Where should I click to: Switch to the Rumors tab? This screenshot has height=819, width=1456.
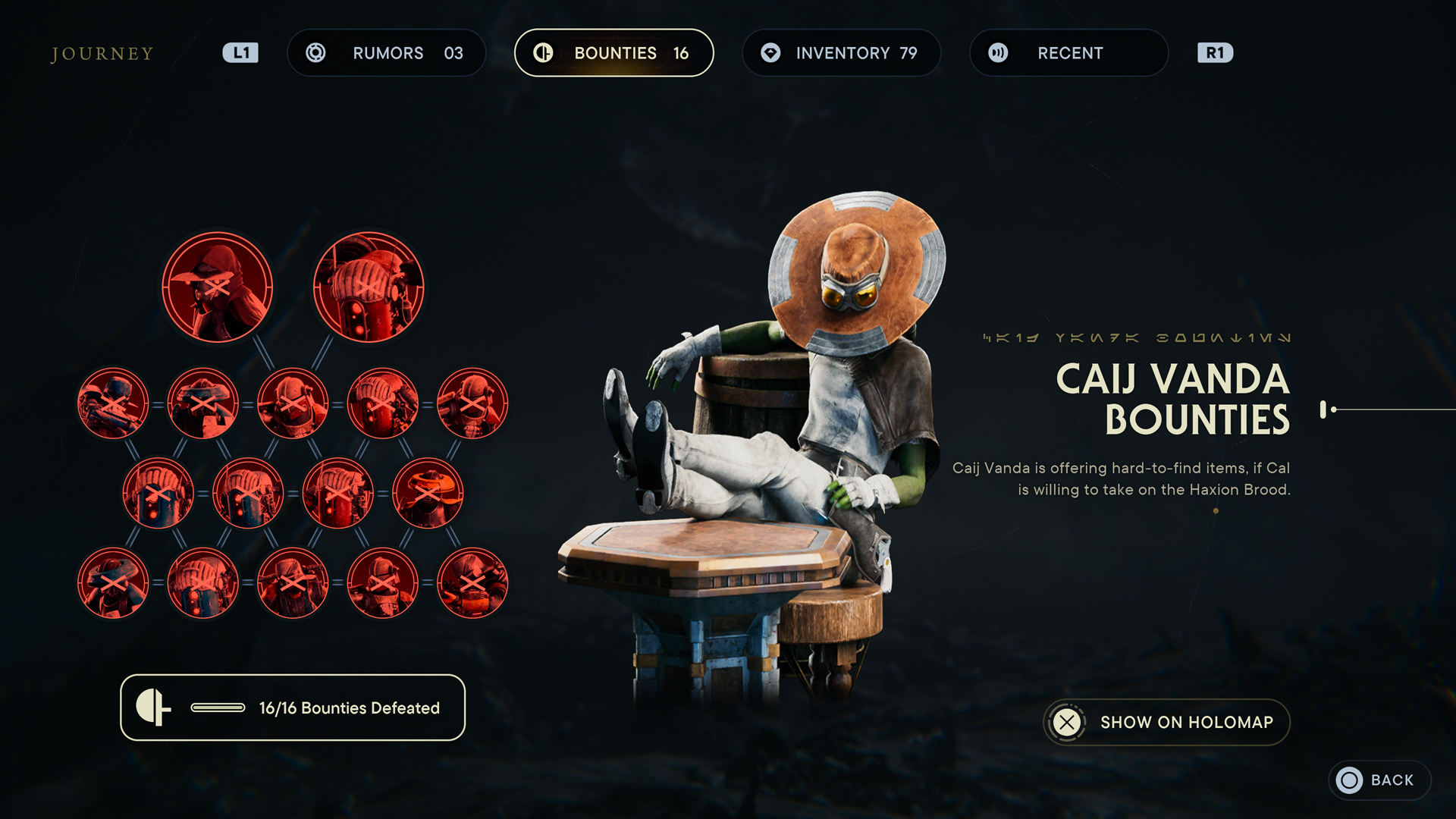click(387, 52)
